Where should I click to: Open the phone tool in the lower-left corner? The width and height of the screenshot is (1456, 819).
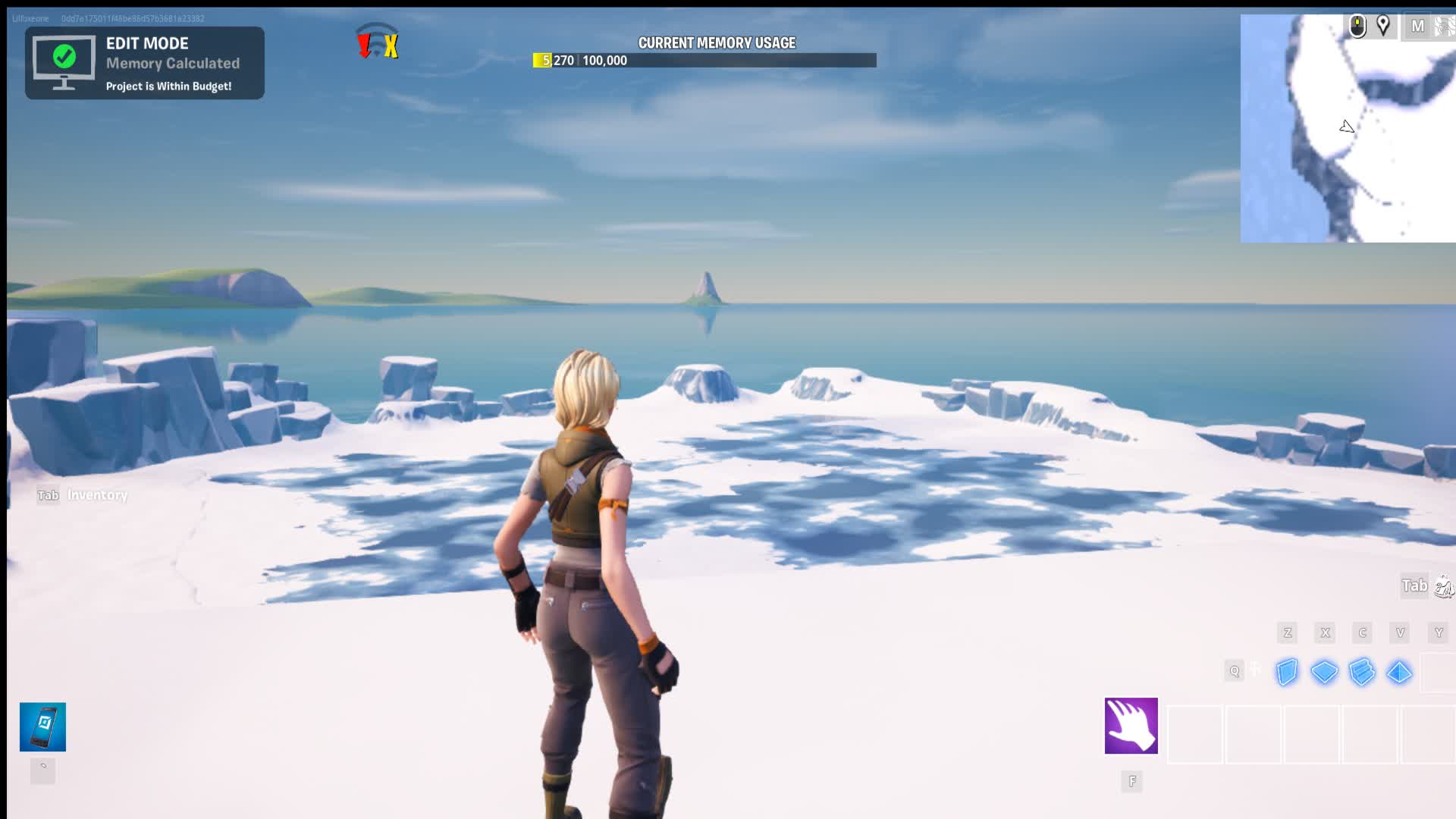[x=42, y=726]
